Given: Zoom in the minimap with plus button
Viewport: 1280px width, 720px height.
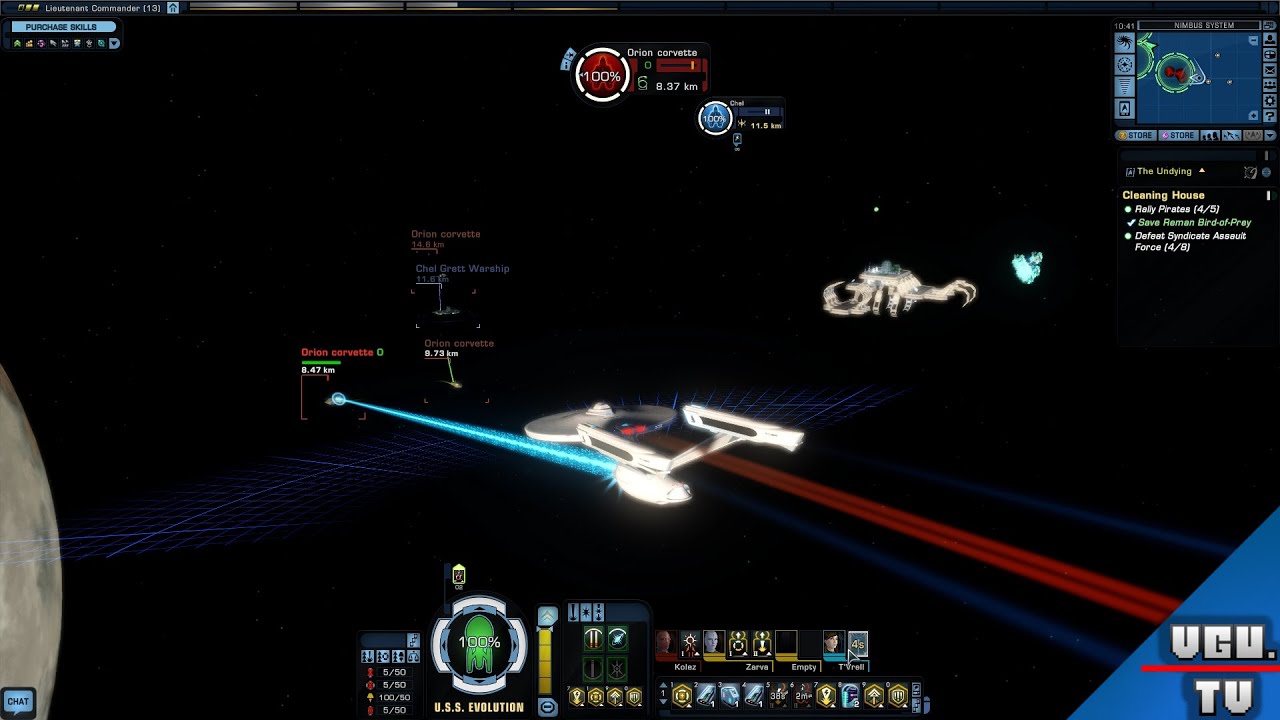Looking at the screenshot, I should (x=1254, y=116).
